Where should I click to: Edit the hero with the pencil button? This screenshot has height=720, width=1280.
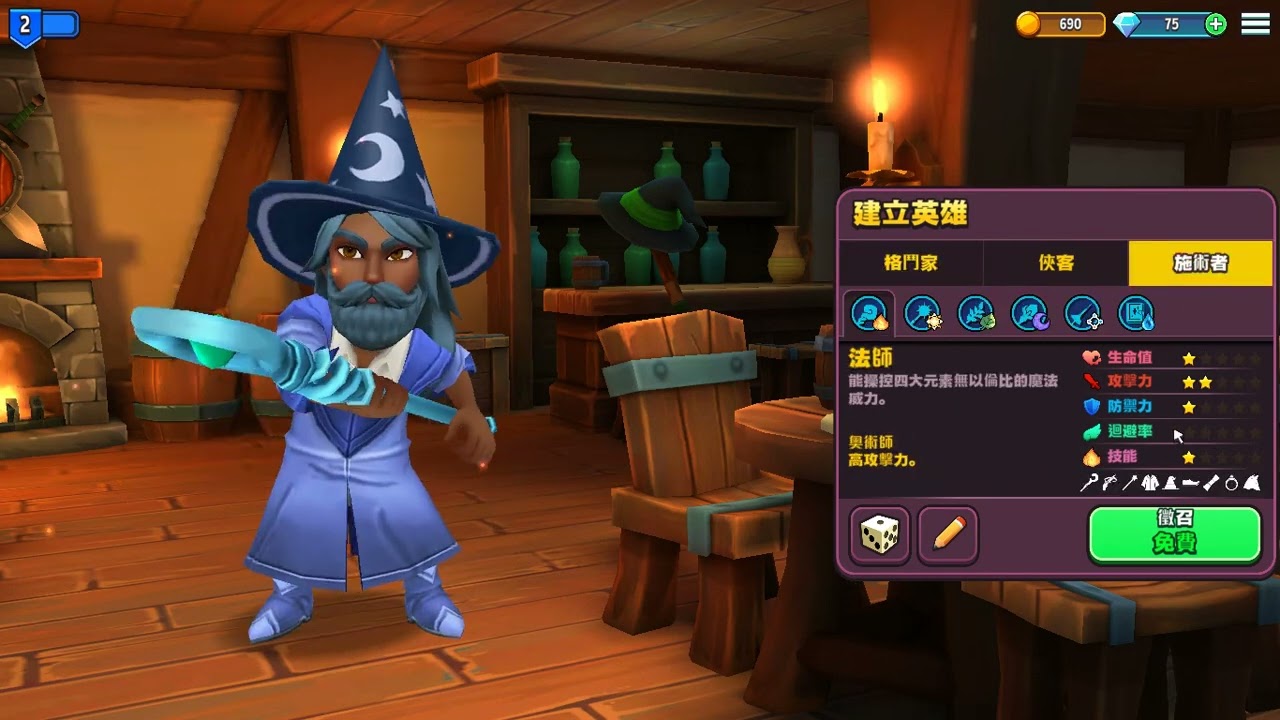pyautogui.click(x=948, y=536)
